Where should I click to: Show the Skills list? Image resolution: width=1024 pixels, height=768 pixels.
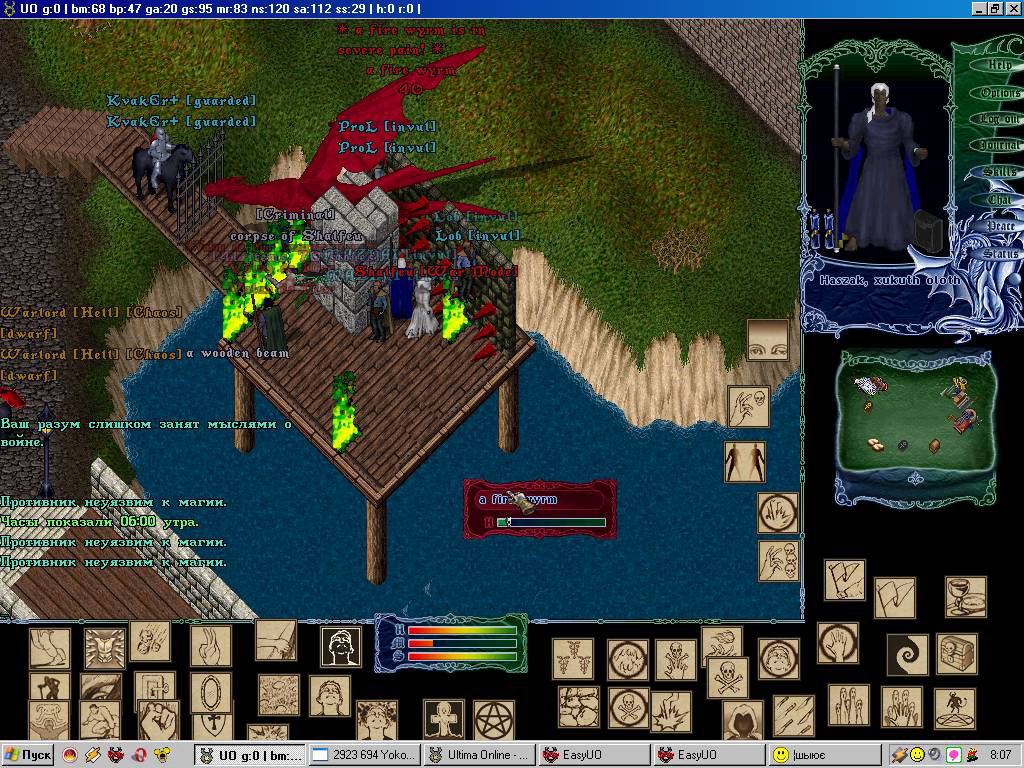click(x=999, y=173)
